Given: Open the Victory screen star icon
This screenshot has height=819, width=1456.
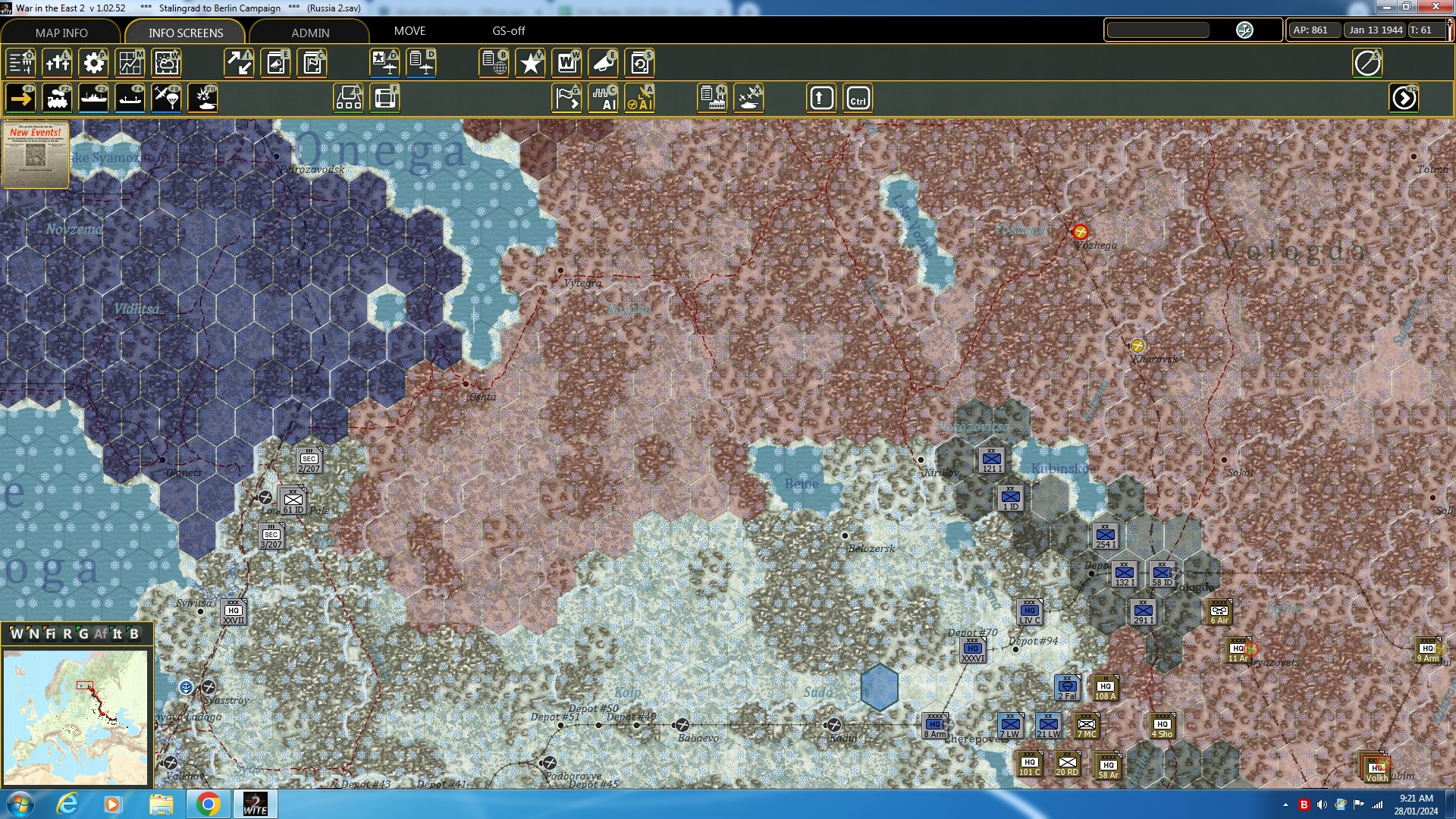Looking at the screenshot, I should (530, 63).
